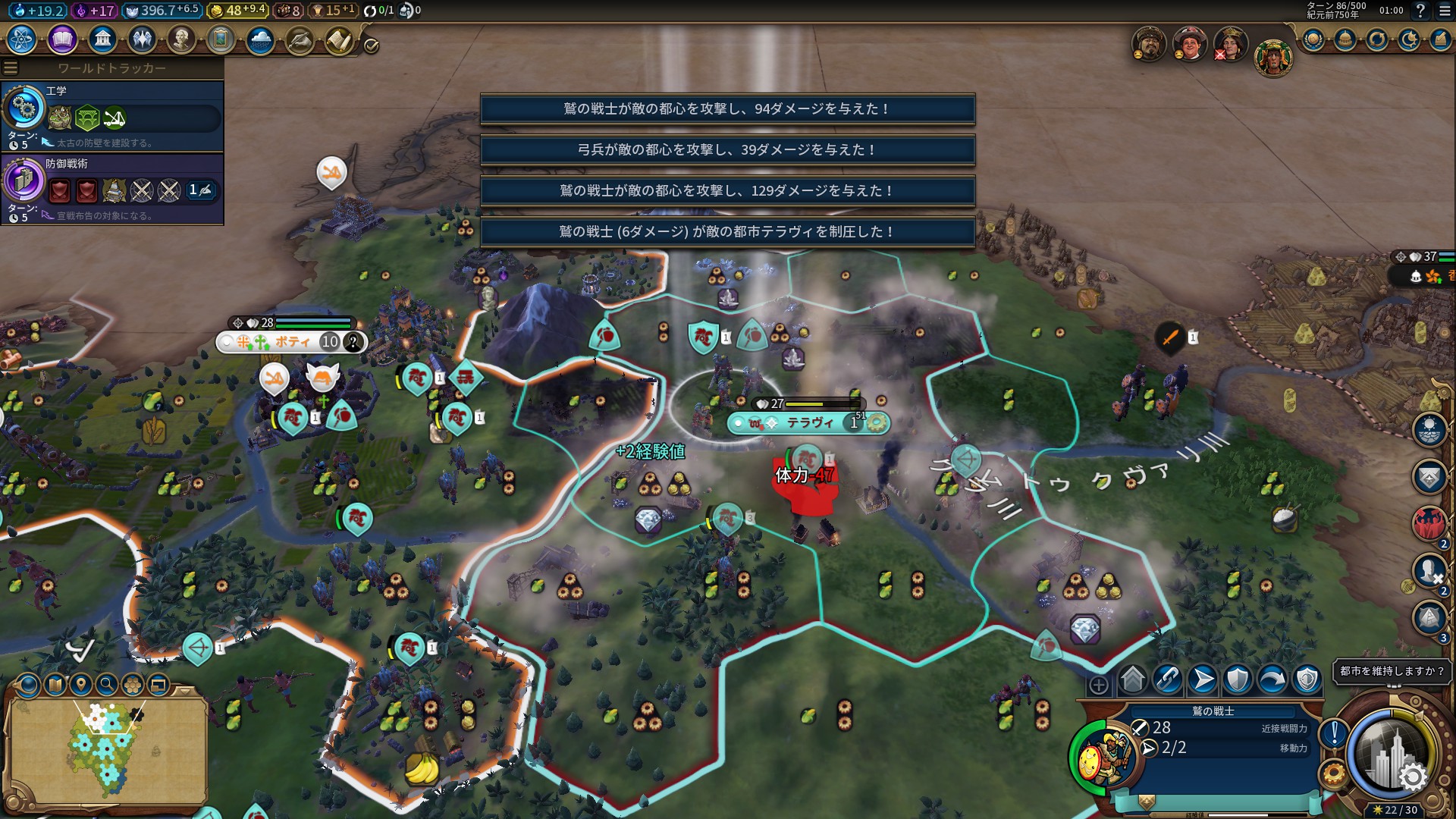Click the テラヴィ city banner
This screenshot has height=819, width=1456.
coord(808,423)
